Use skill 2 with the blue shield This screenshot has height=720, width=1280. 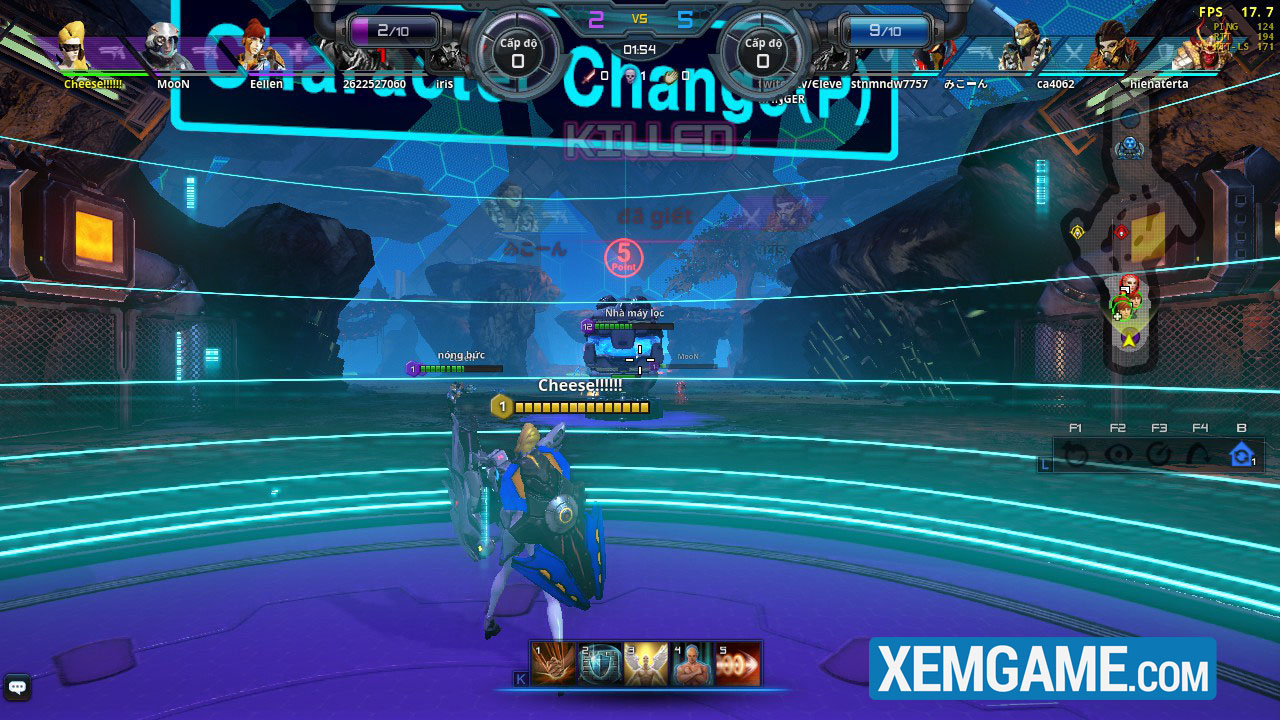(600, 664)
